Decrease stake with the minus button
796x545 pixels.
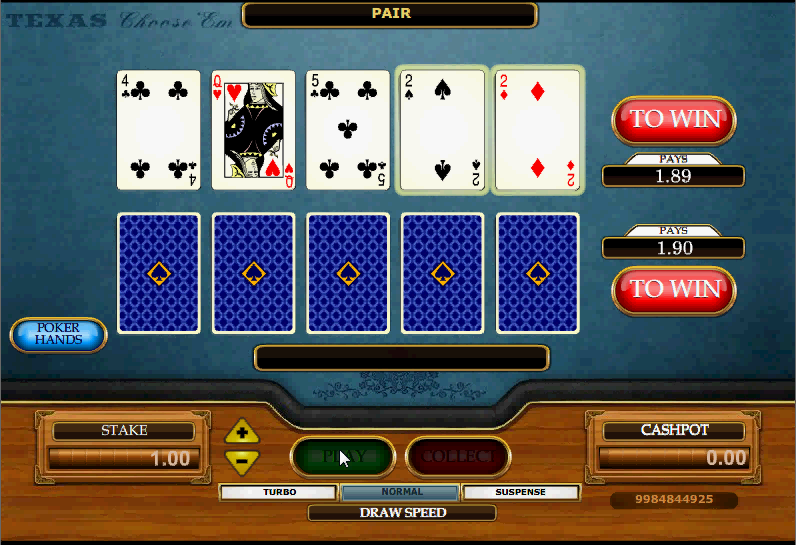tap(242, 461)
